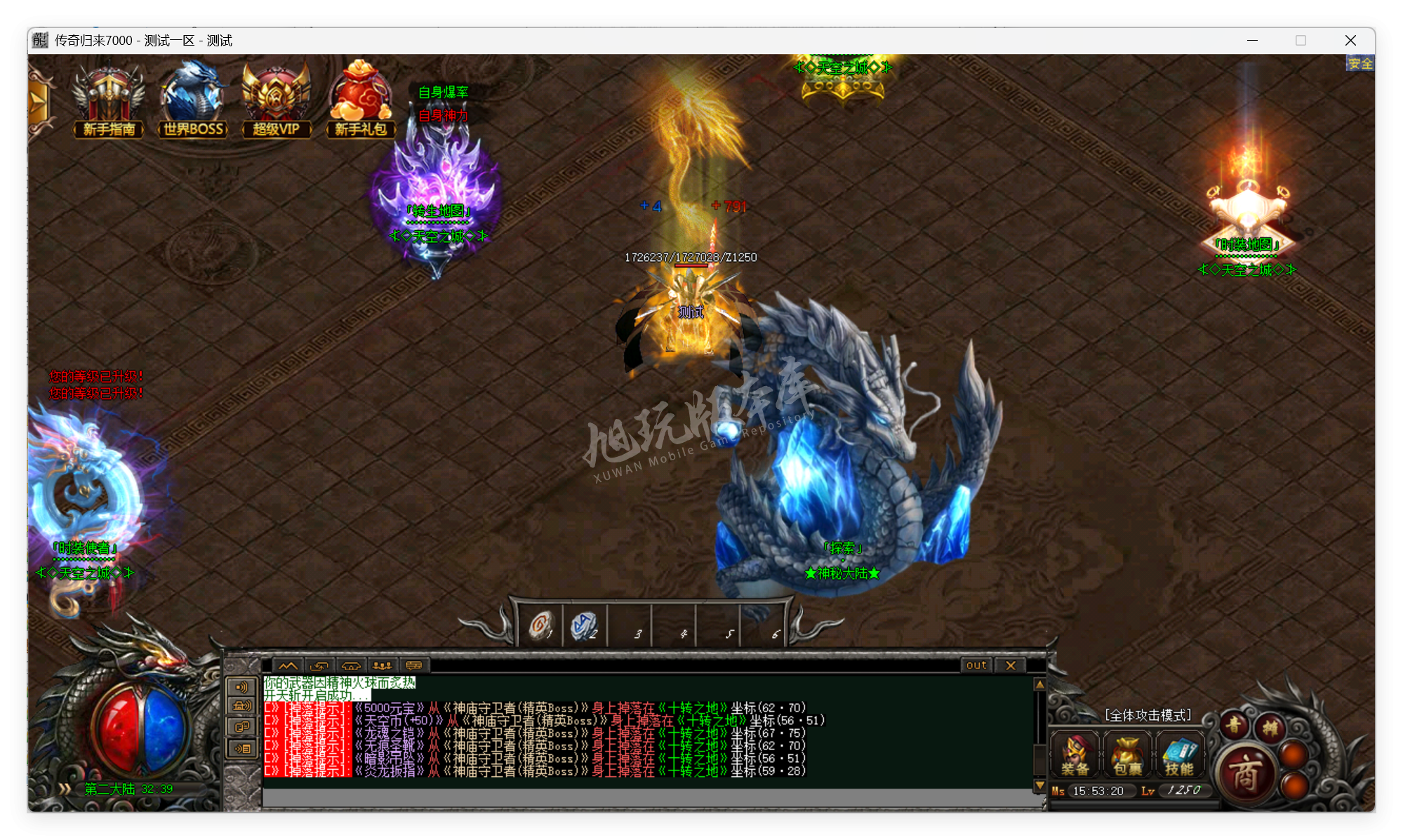This screenshot has height=840, width=1403.
Task: Open the 装备 equipment panel icon
Action: [1073, 754]
